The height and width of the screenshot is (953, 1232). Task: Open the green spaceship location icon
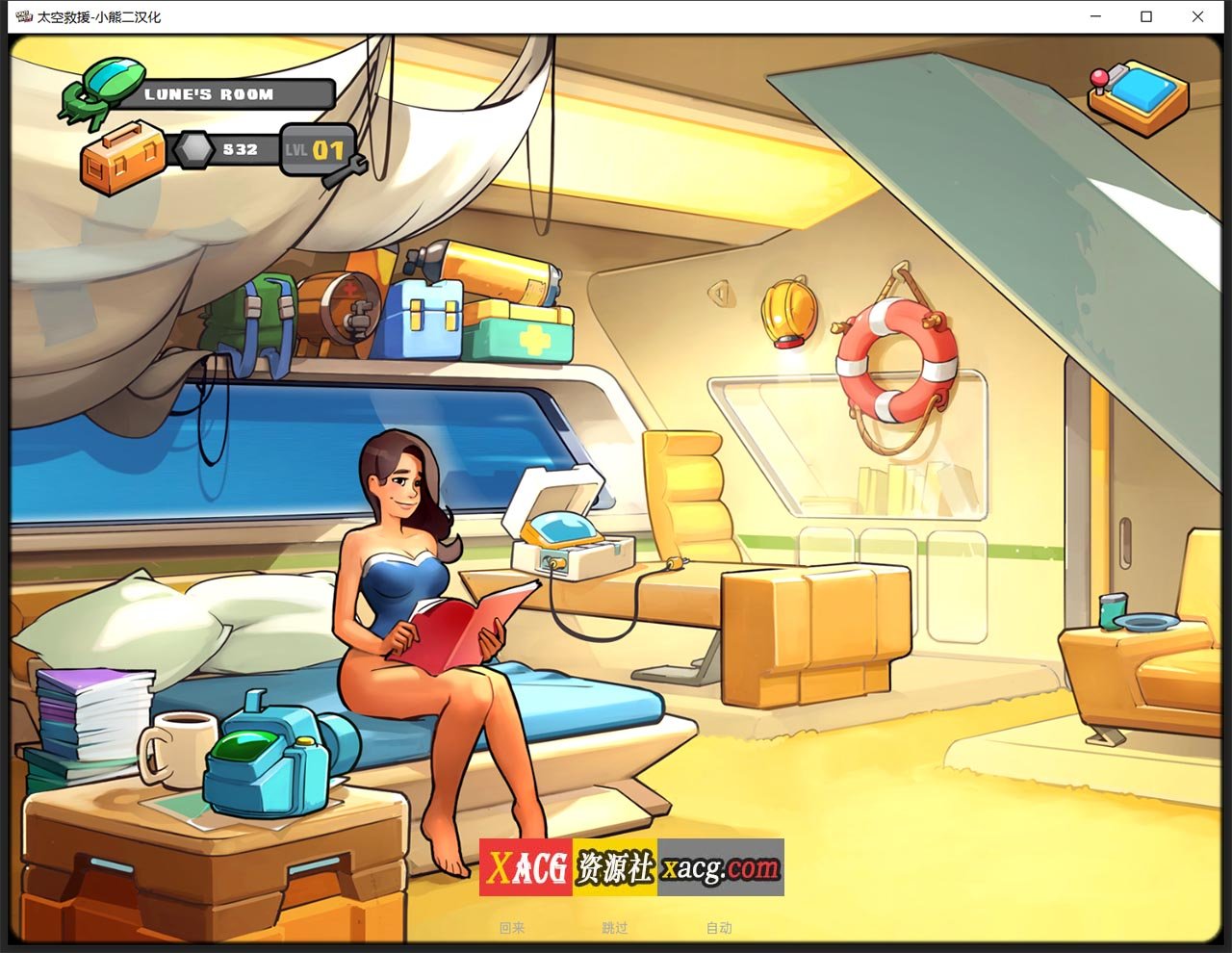click(102, 91)
